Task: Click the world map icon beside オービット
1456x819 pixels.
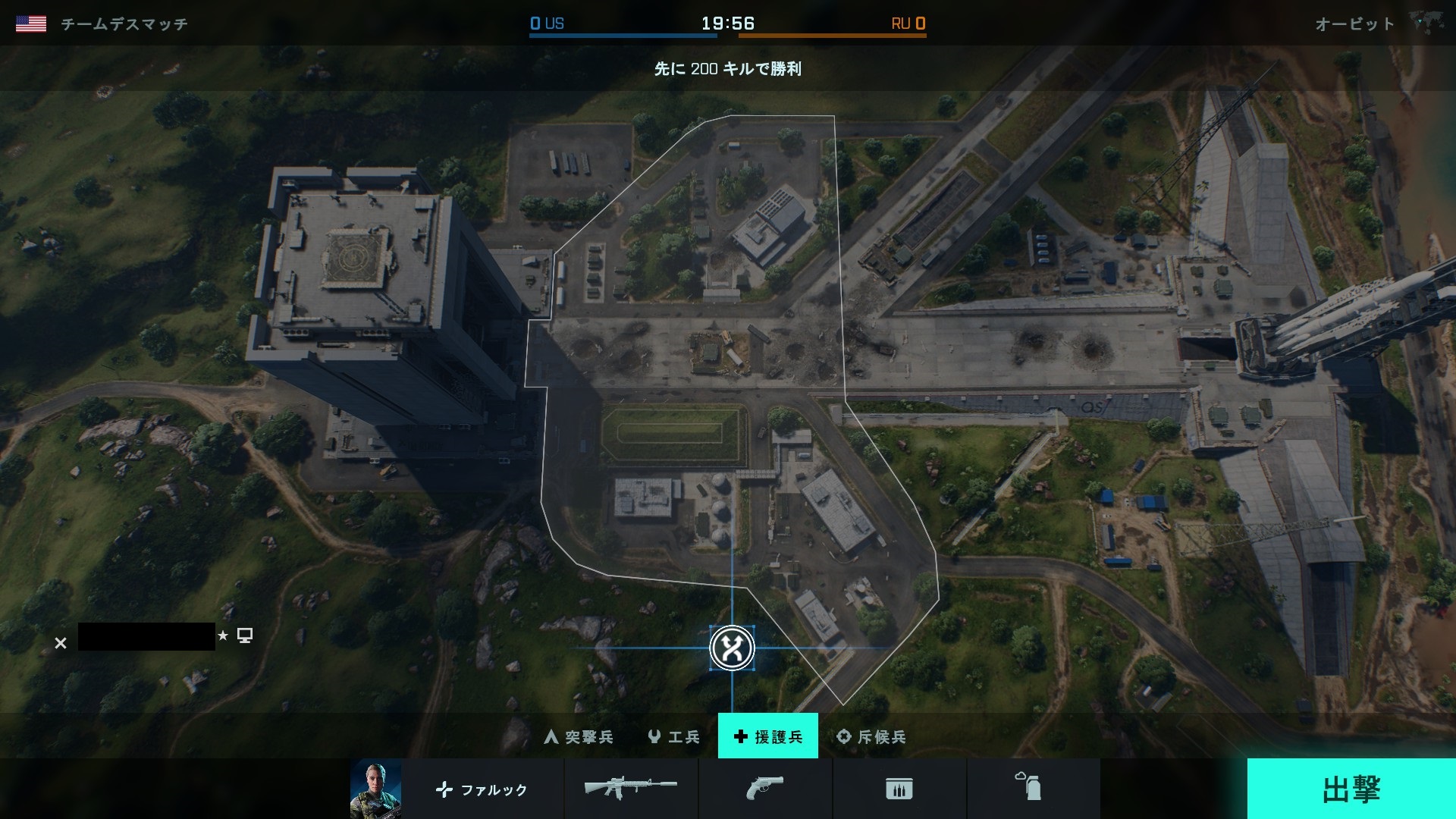Action: coord(1426,23)
